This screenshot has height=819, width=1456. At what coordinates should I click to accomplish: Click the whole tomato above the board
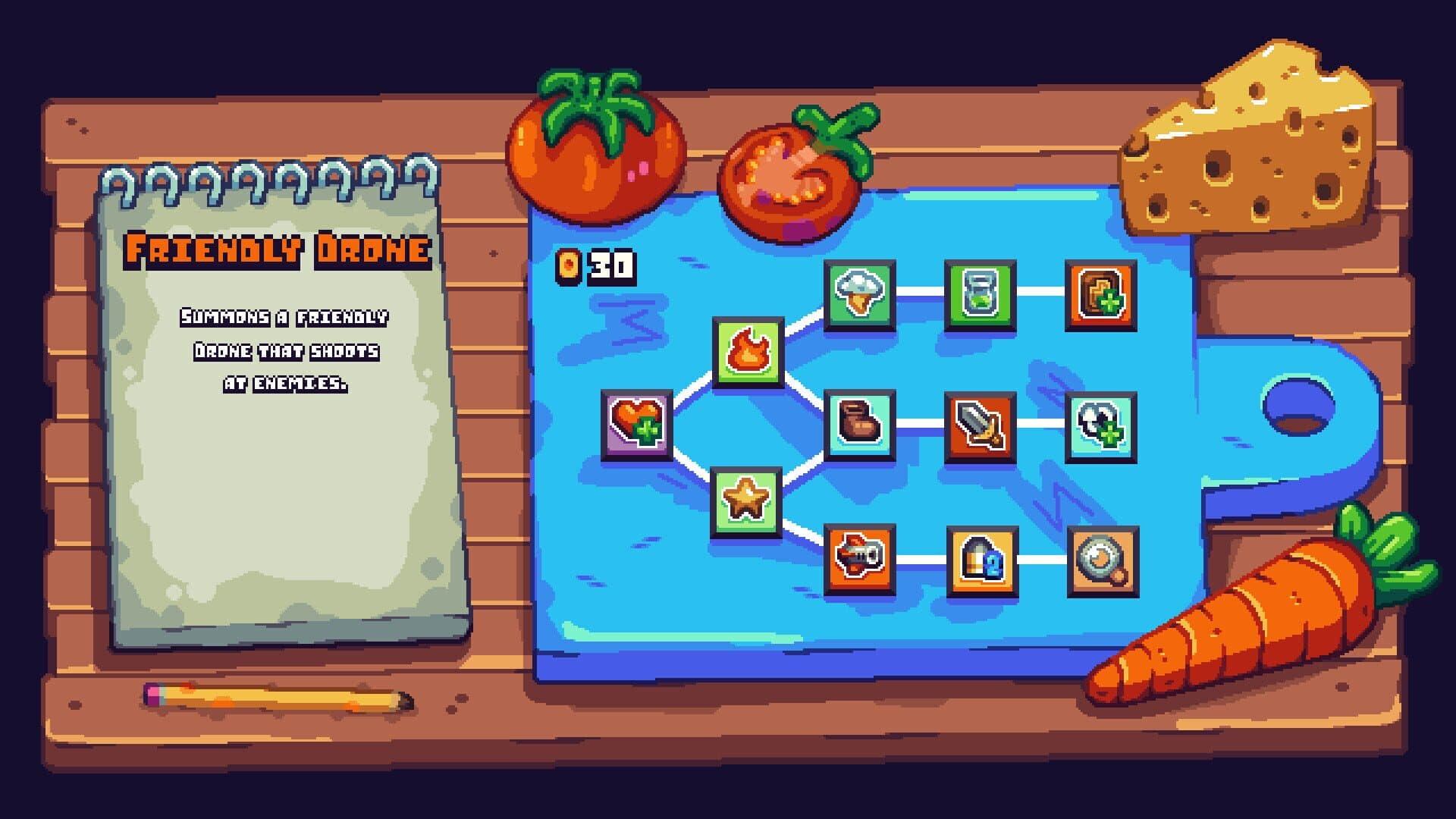point(595,148)
